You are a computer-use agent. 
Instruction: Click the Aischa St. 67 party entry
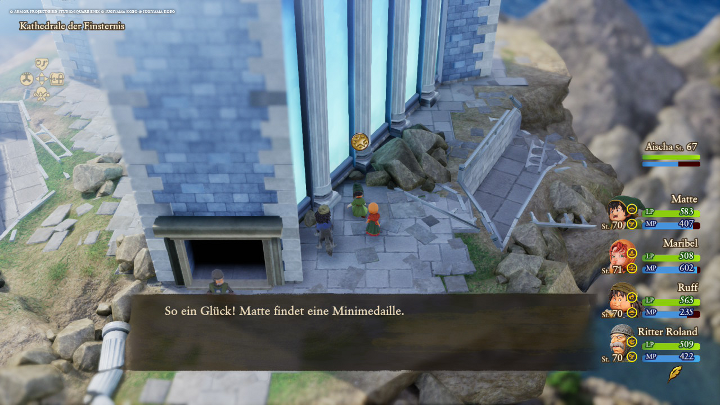pos(671,152)
